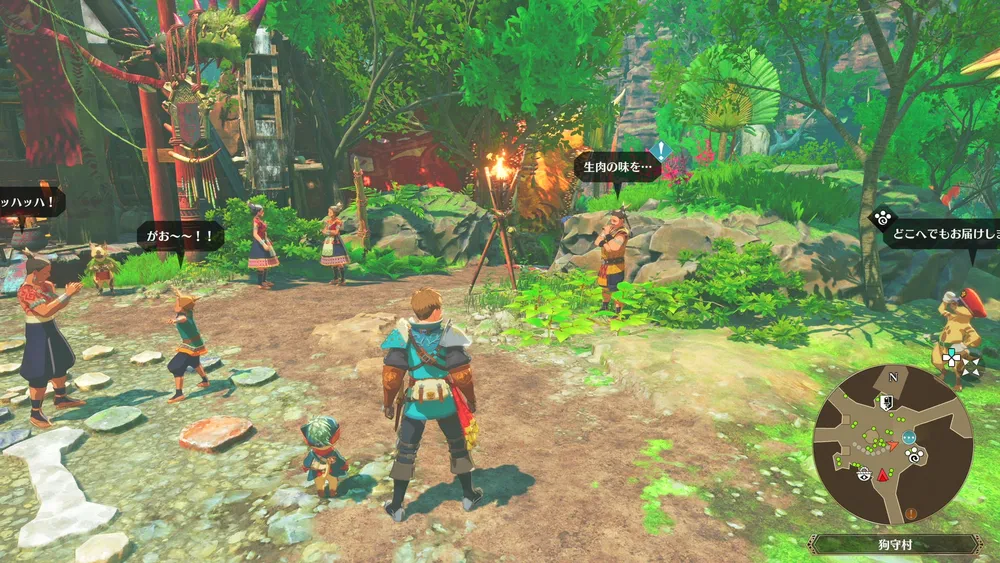Click the blue exclamation quest marker
1000x563 pixels.
pos(660,152)
